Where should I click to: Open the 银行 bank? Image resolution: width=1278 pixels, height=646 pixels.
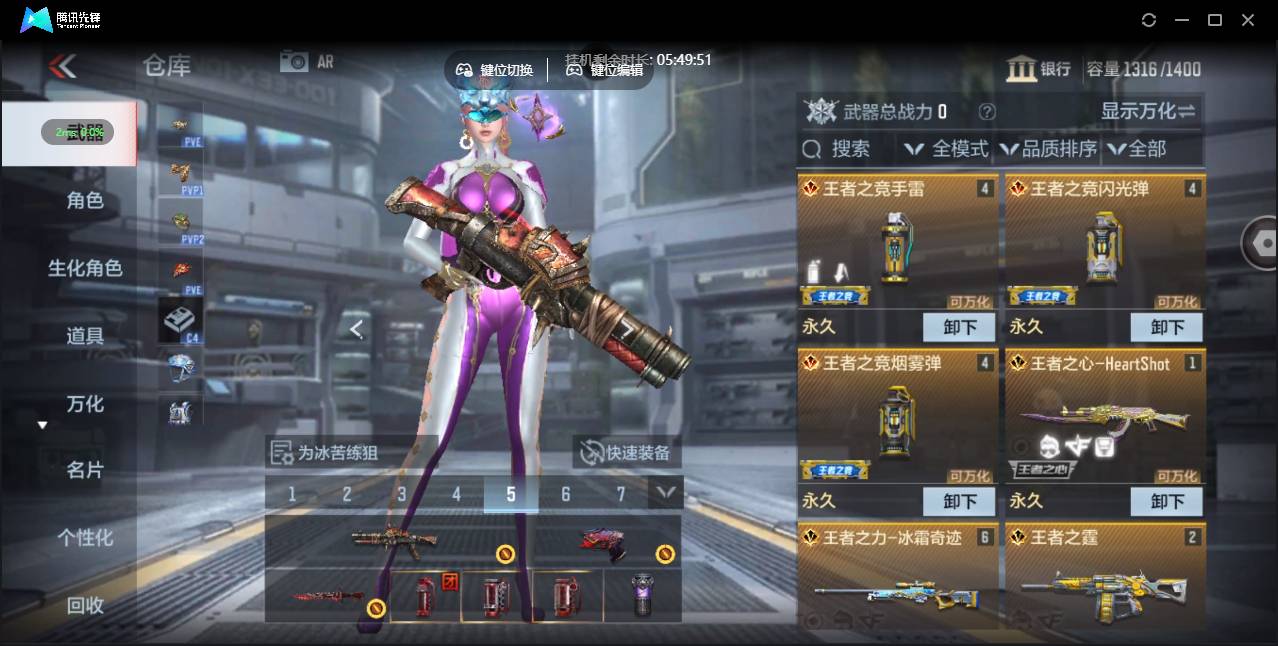1038,69
